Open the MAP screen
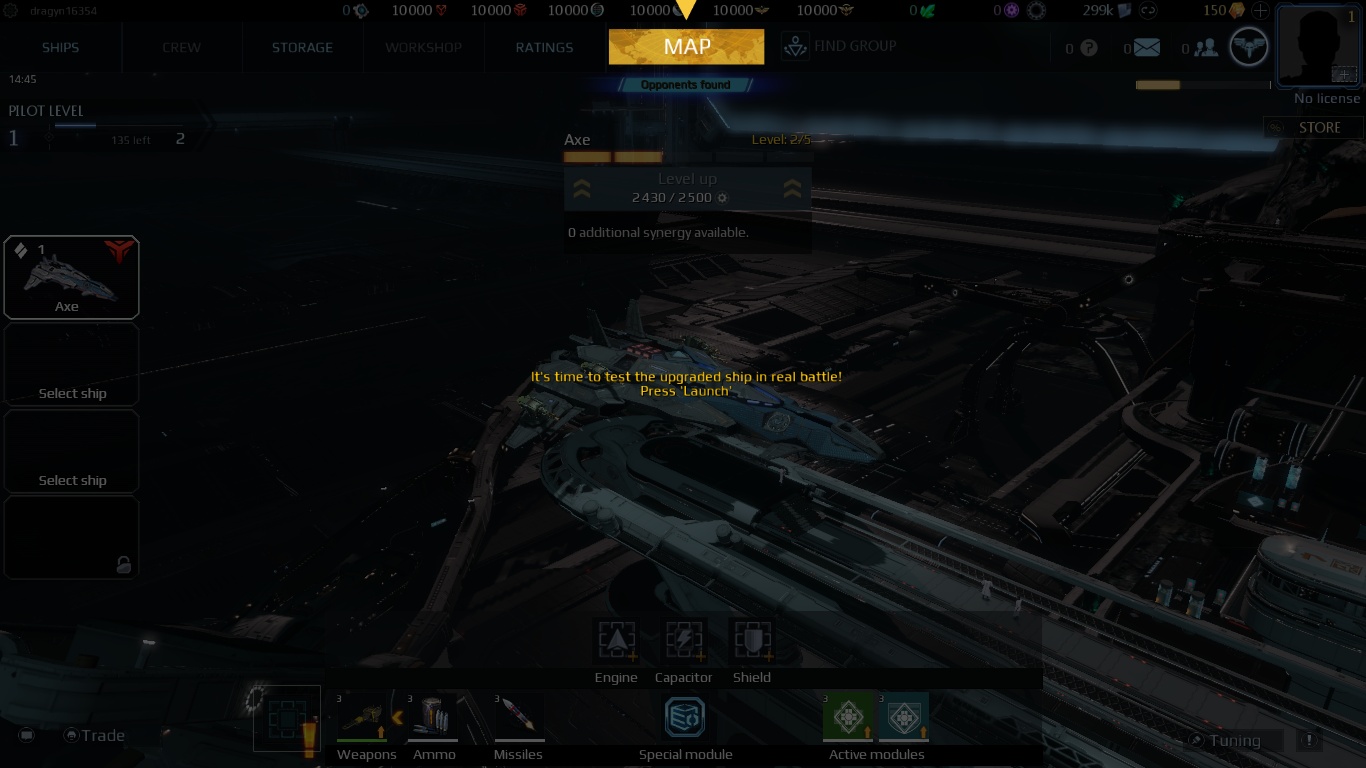Viewport: 1366px width, 768px height. click(686, 46)
